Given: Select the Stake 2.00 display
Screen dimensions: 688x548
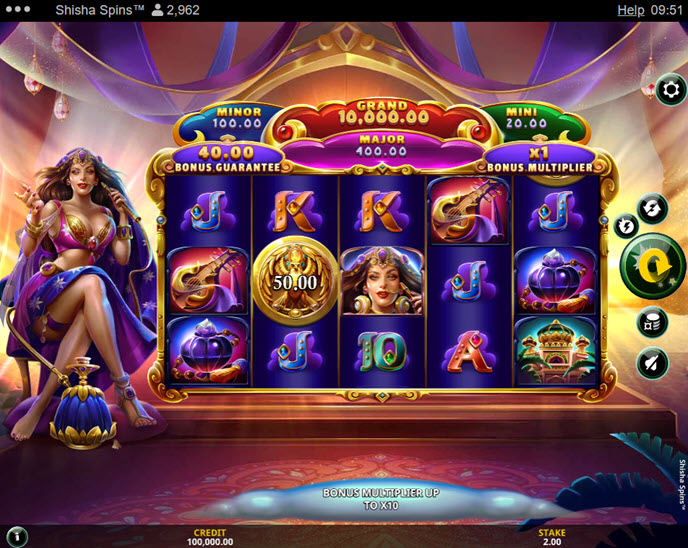Looking at the screenshot, I should coord(552,537).
